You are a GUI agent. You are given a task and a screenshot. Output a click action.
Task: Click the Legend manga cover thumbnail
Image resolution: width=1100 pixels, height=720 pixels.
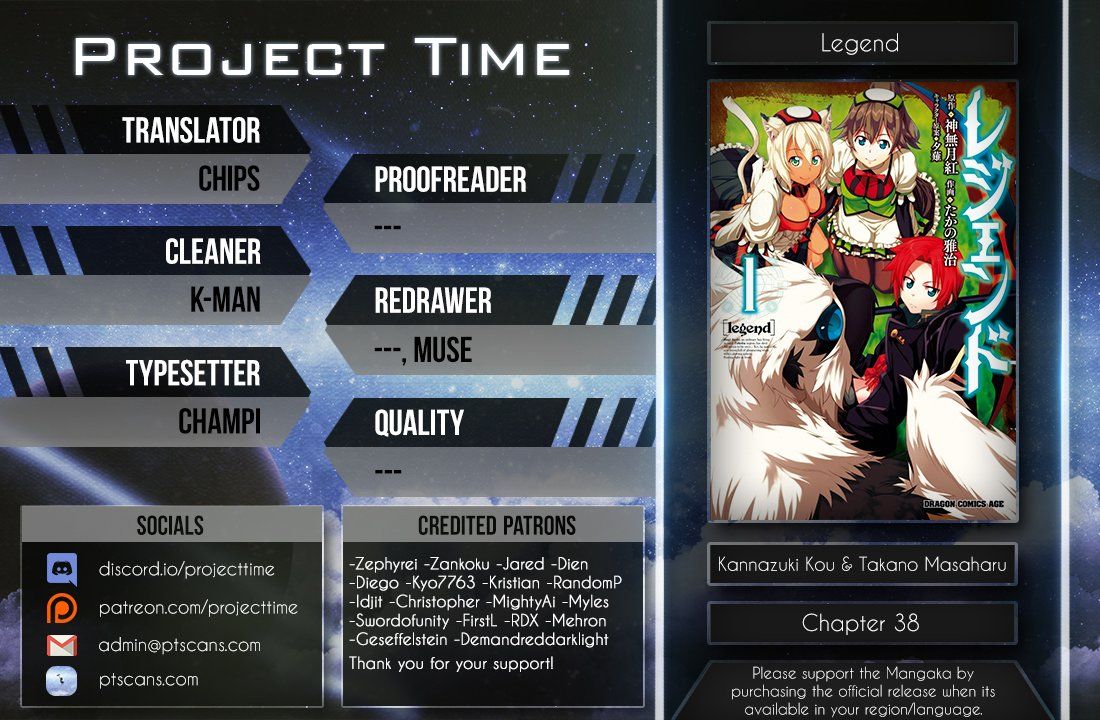862,301
